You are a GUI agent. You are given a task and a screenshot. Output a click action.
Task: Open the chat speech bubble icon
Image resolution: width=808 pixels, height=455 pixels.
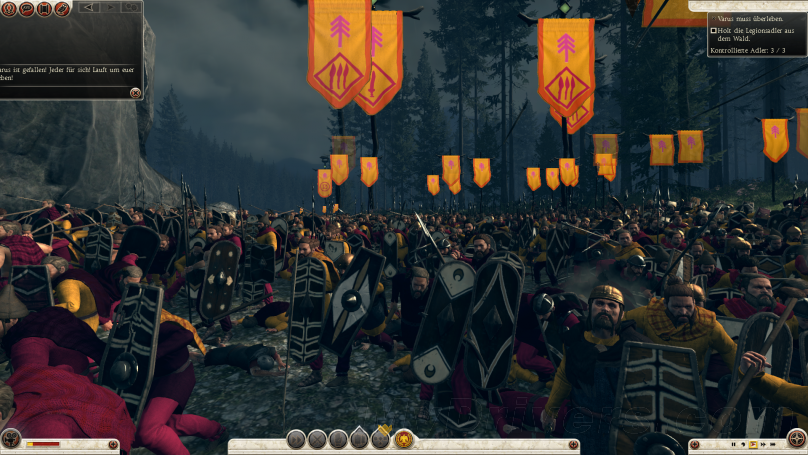pos(27,9)
